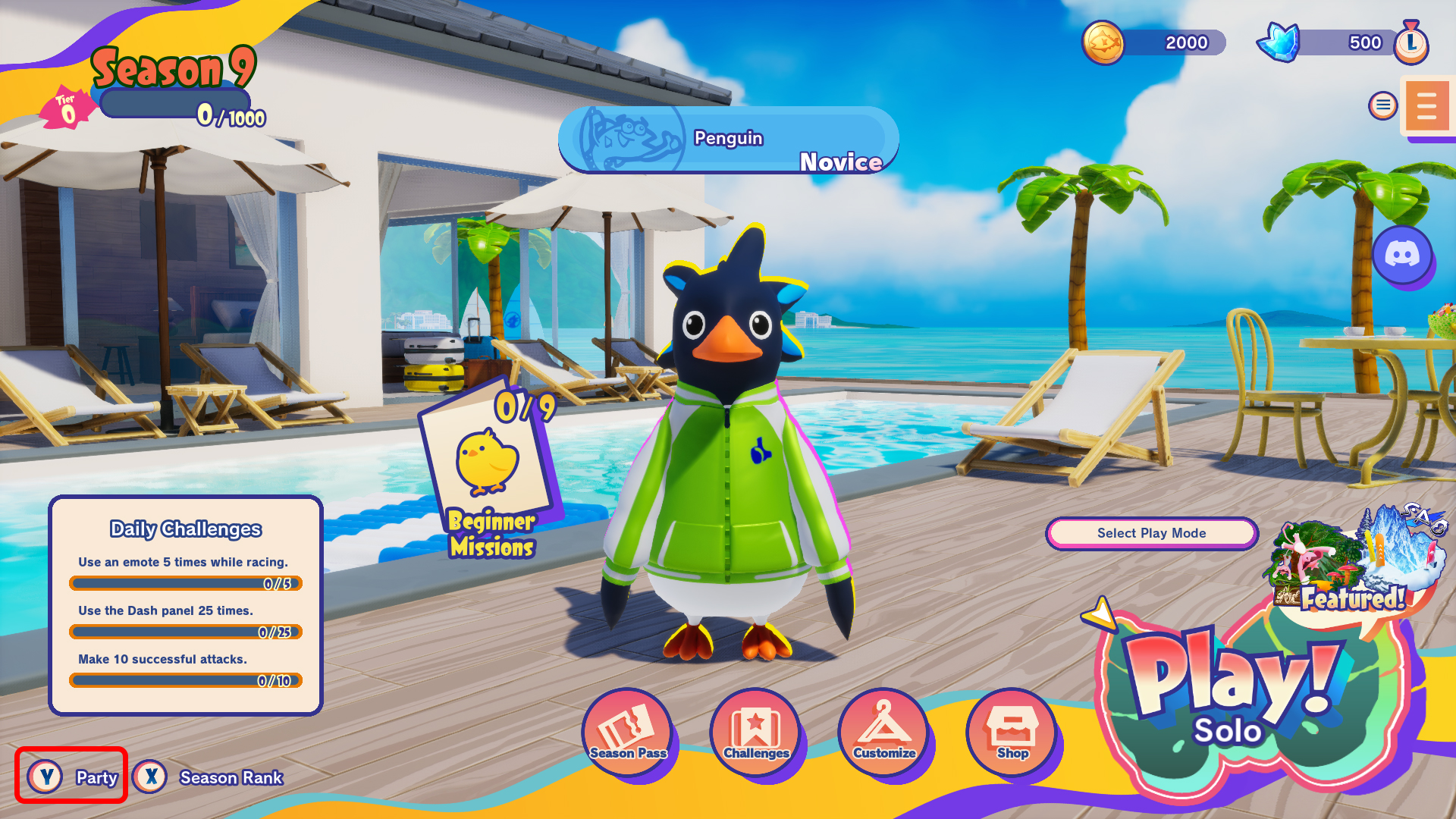Viewport: 1456px width, 819px height.
Task: Check the gold coin currency balance
Action: pyautogui.click(x=1153, y=42)
